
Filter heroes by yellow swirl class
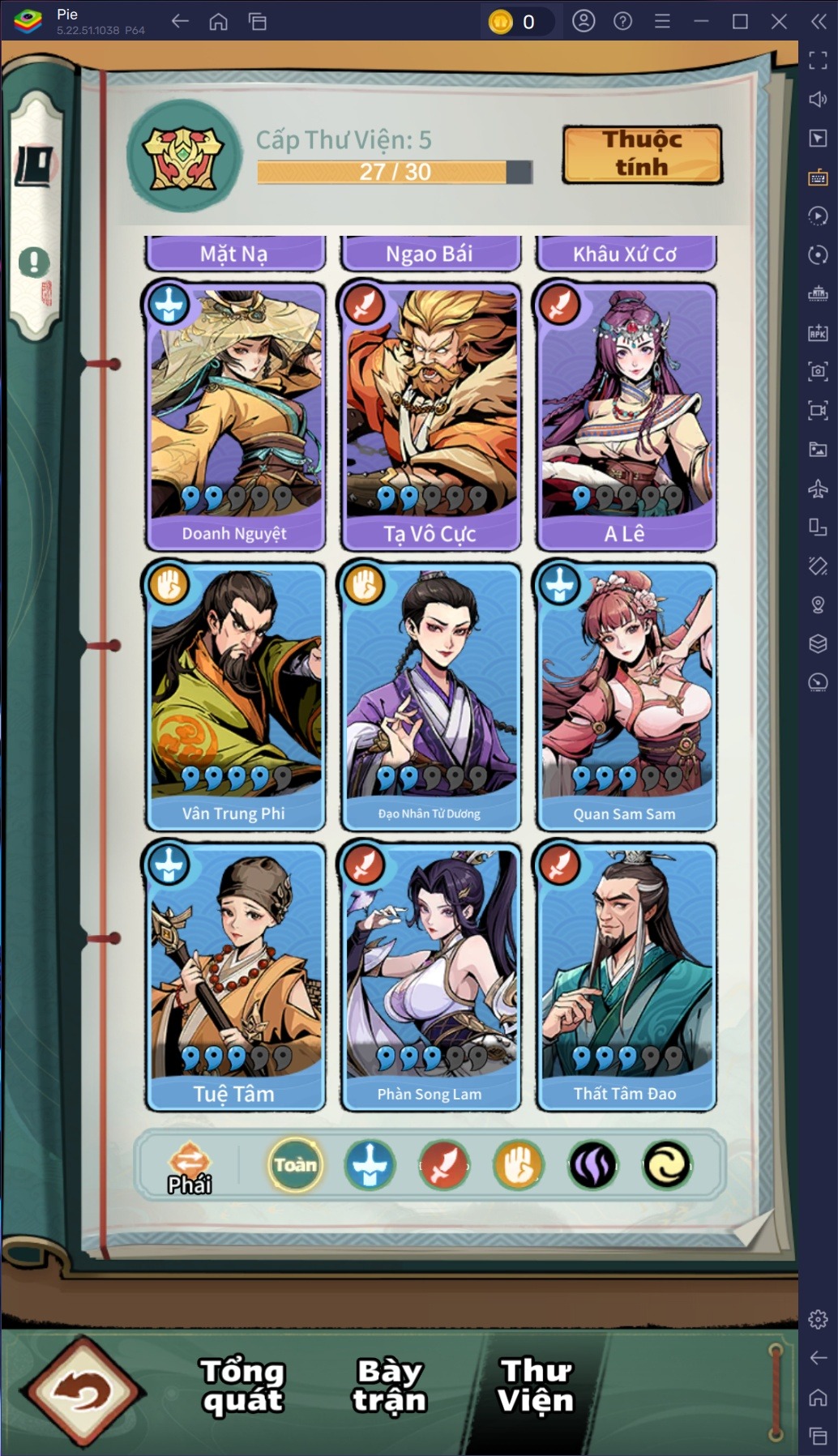[667, 1165]
